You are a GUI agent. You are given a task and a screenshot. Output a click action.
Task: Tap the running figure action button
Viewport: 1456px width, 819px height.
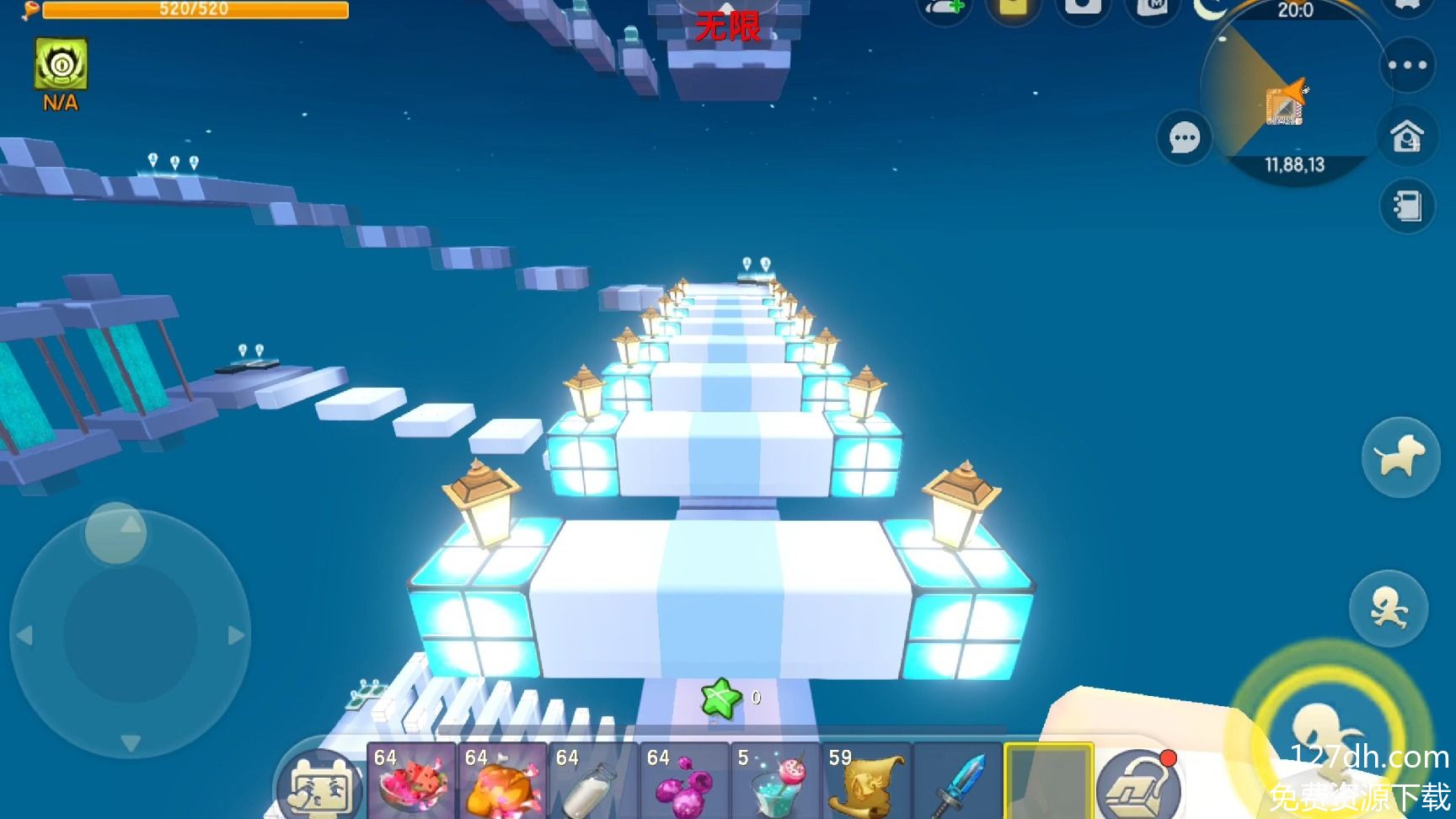(x=1388, y=608)
